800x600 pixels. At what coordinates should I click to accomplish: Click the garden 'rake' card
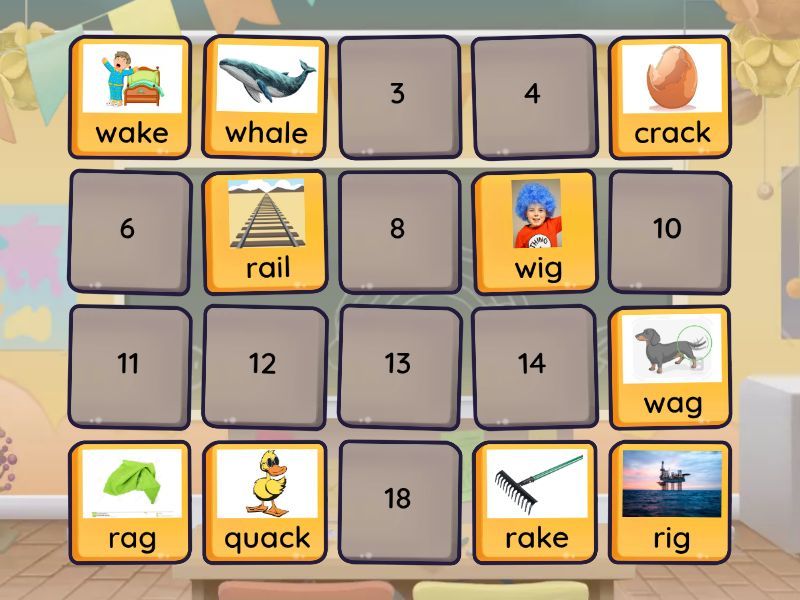coord(536,502)
